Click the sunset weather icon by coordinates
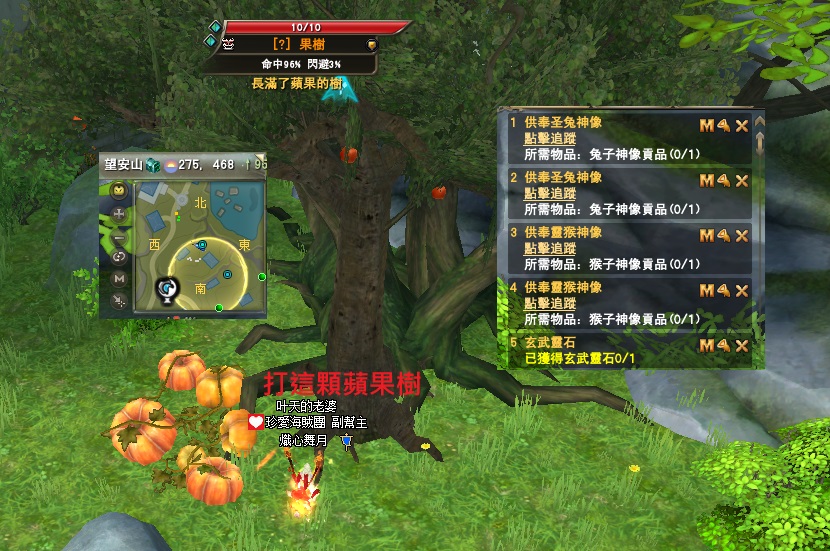Viewport: 830px width, 551px height. 169,164
